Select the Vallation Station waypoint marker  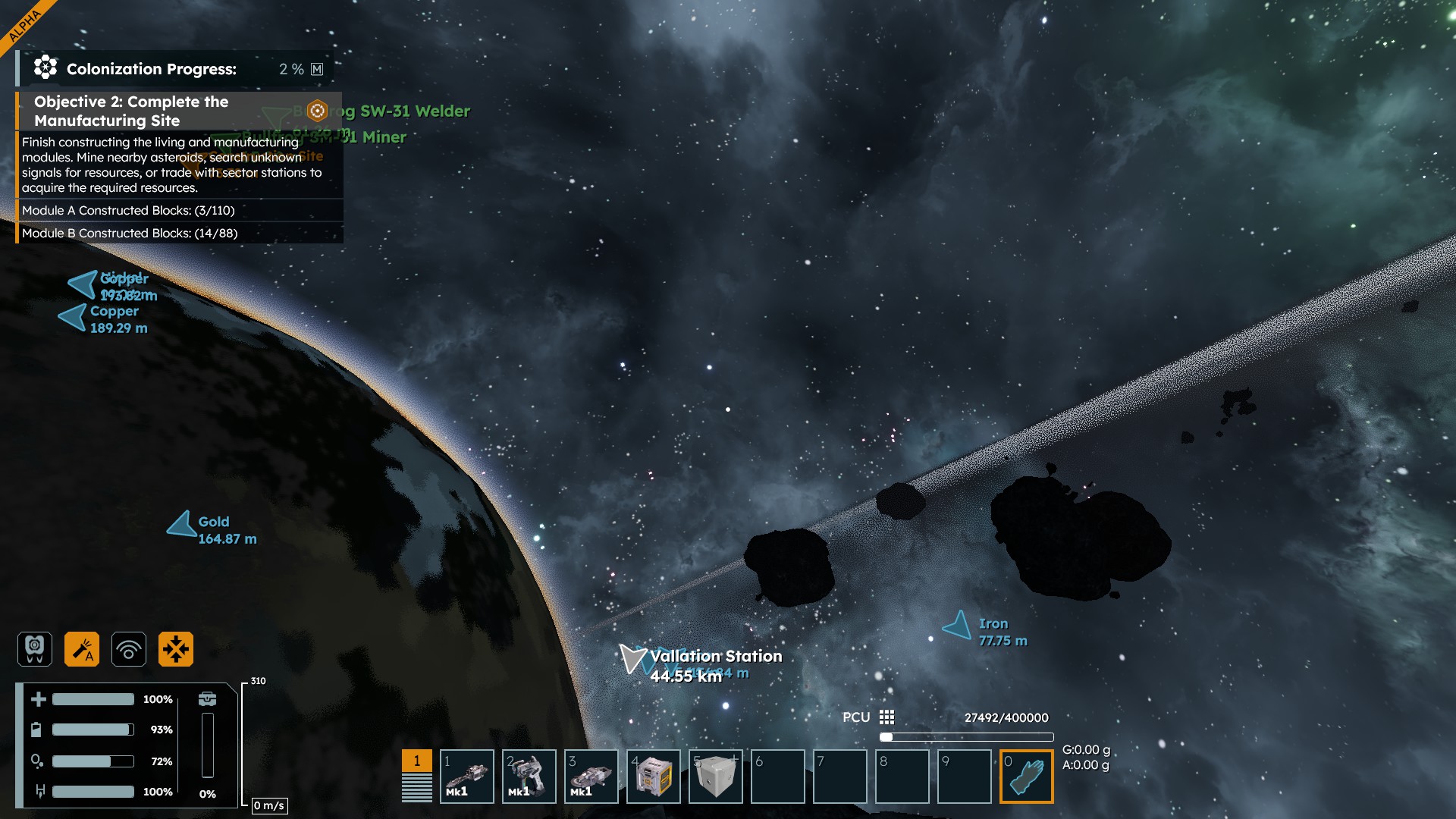(x=632, y=658)
